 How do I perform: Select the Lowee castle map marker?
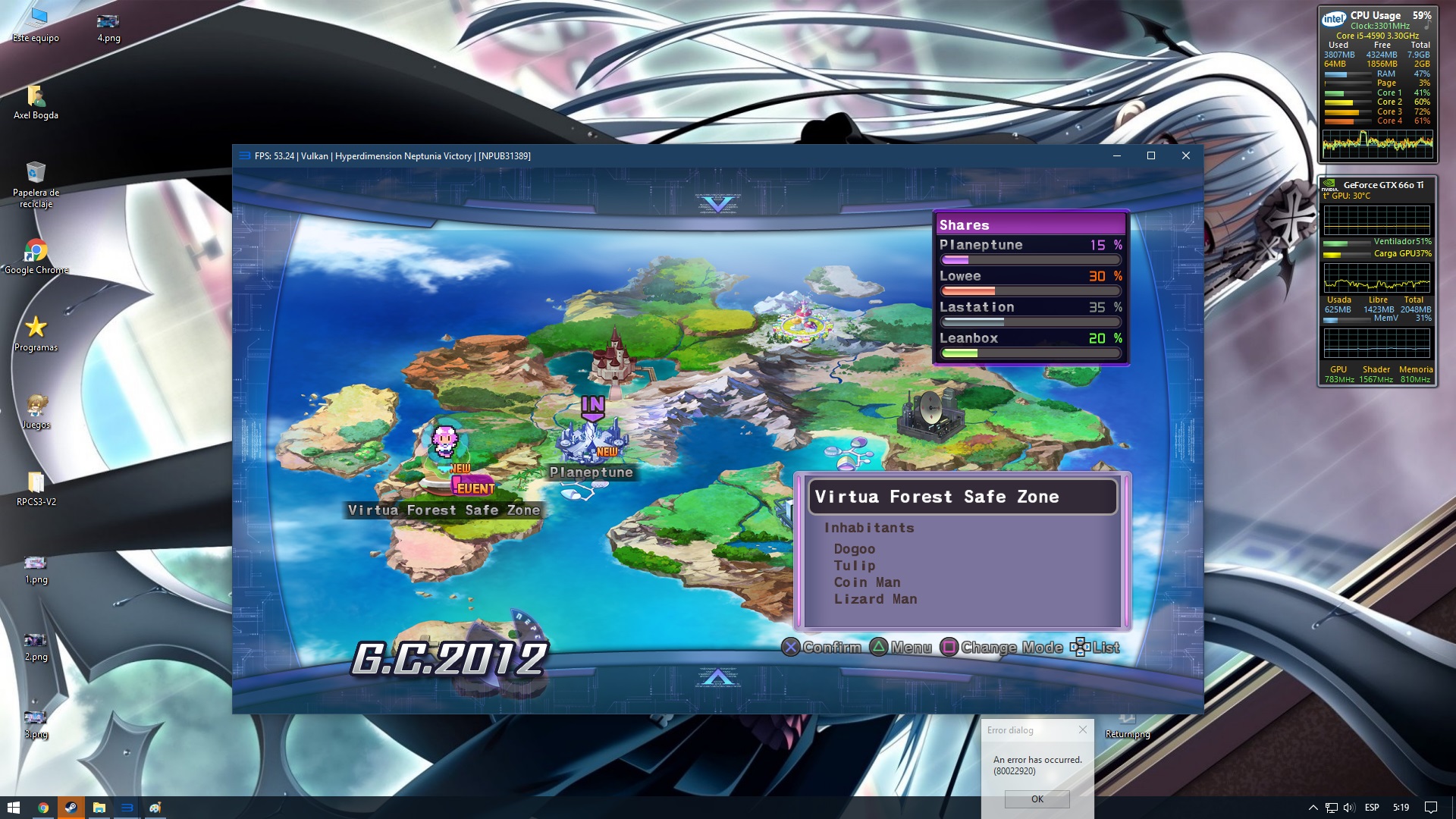click(615, 357)
